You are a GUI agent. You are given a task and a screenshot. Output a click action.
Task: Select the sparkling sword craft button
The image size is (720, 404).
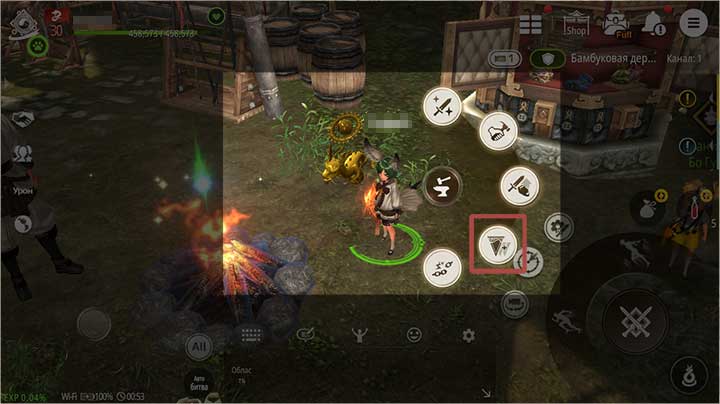pos(441,106)
